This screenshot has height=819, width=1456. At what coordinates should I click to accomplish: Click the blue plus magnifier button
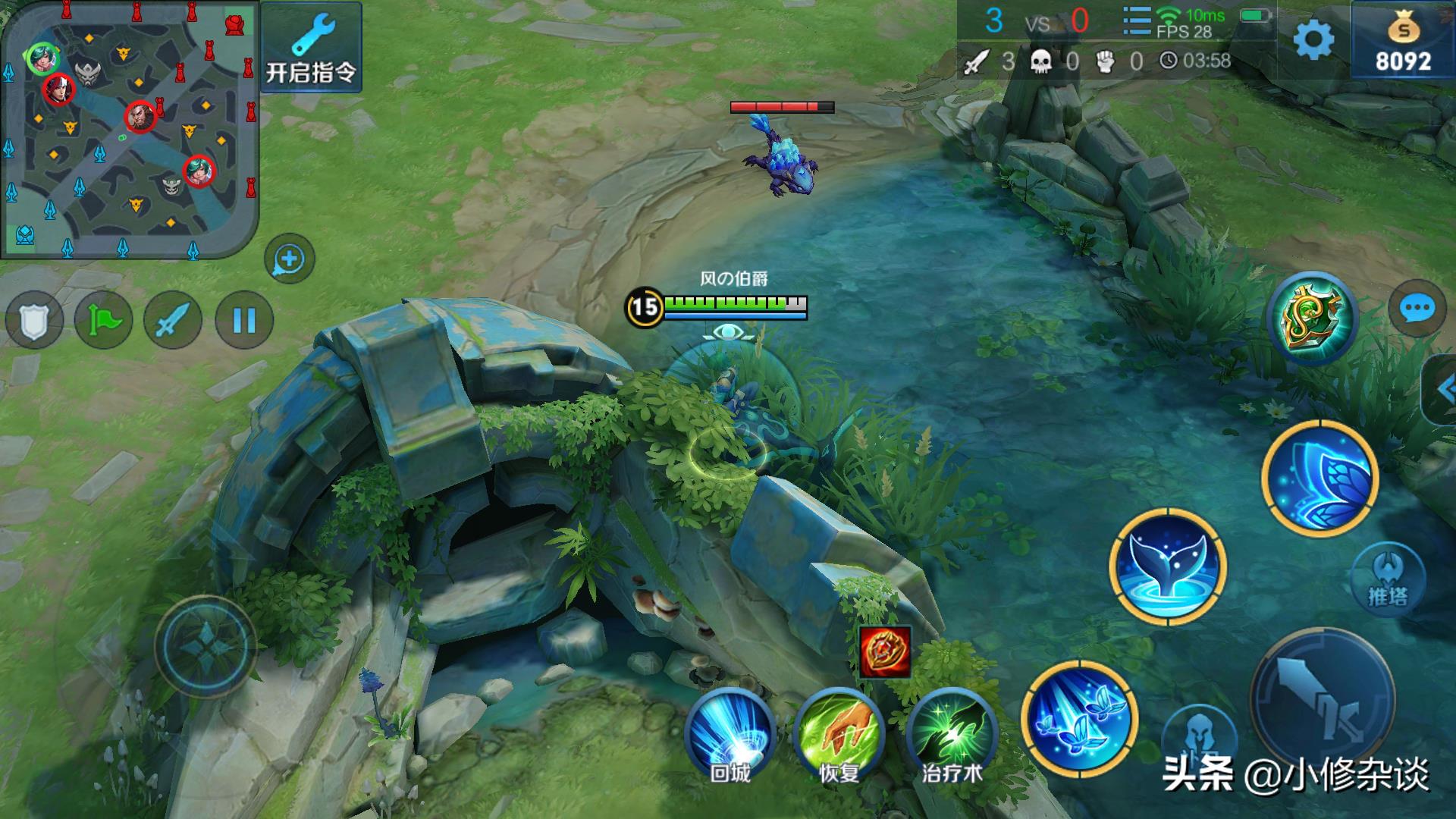pyautogui.click(x=289, y=260)
